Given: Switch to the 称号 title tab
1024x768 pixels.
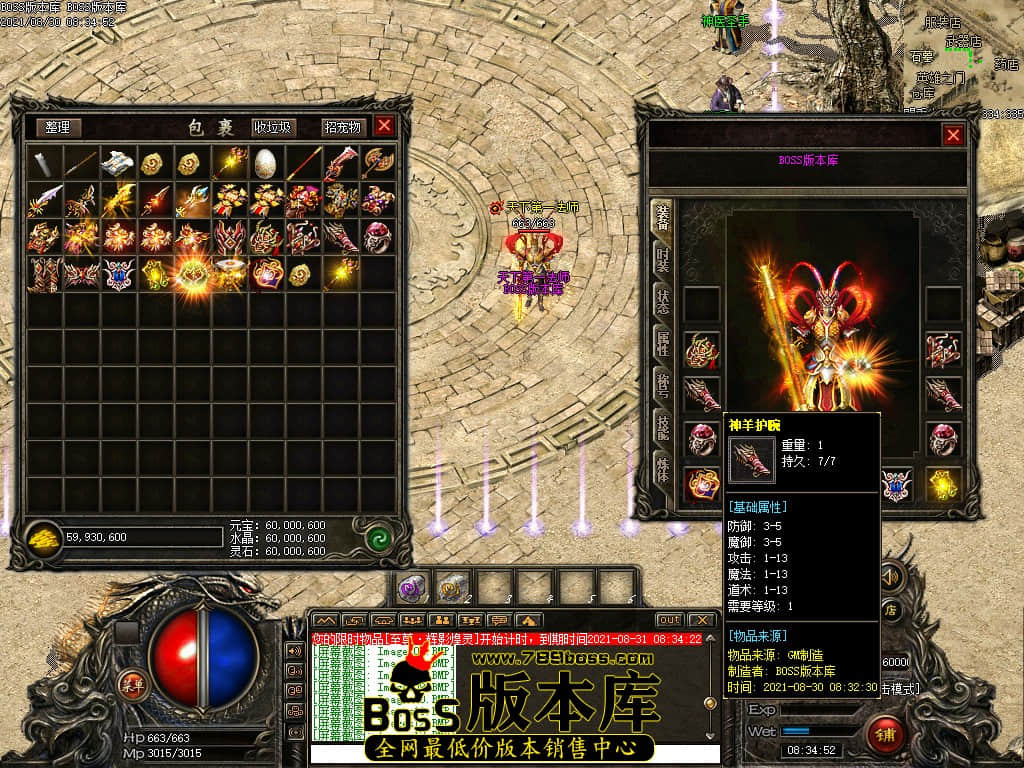Looking at the screenshot, I should 662,385.
